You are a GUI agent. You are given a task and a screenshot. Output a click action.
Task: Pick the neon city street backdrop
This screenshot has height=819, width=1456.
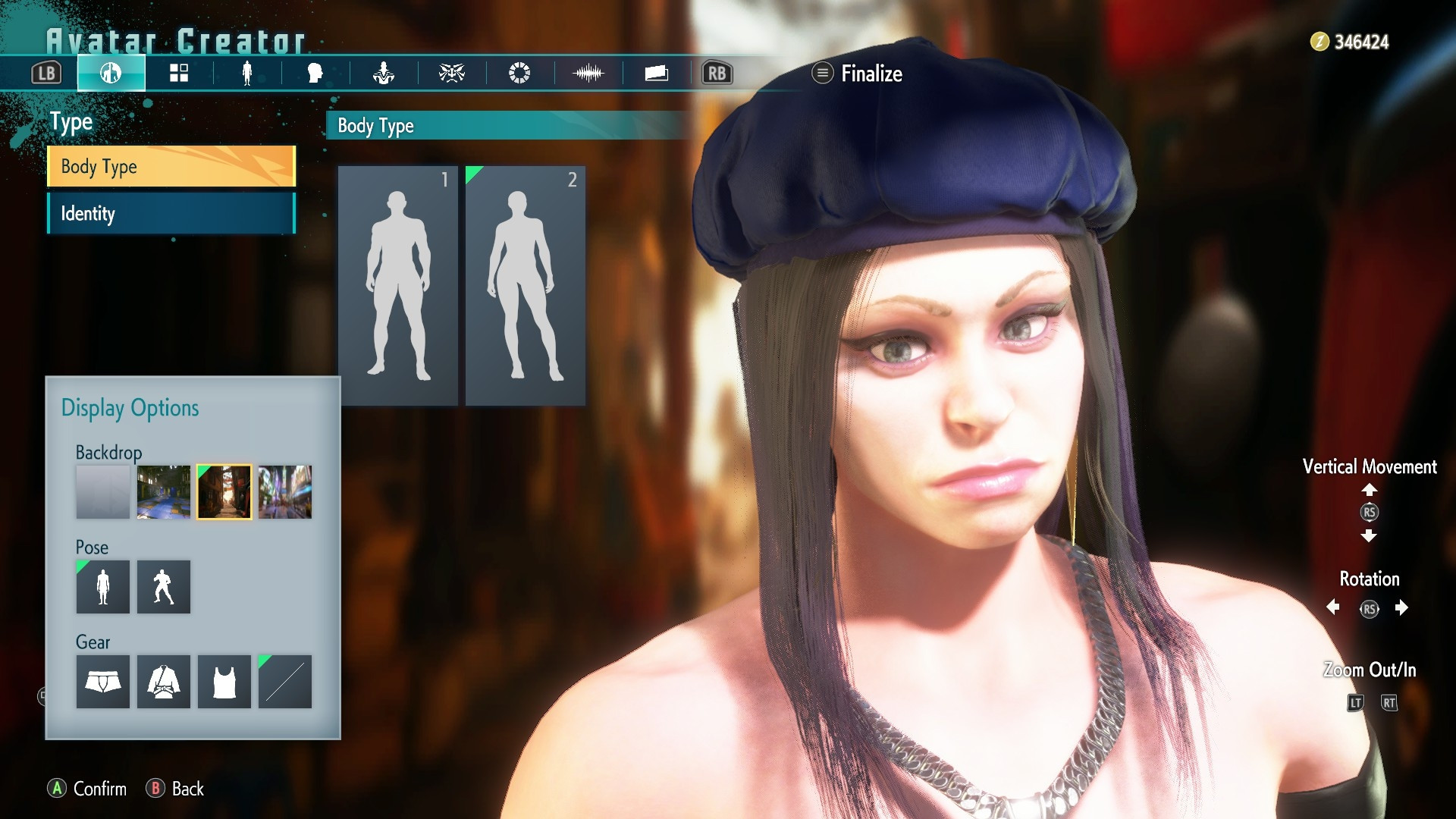285,492
